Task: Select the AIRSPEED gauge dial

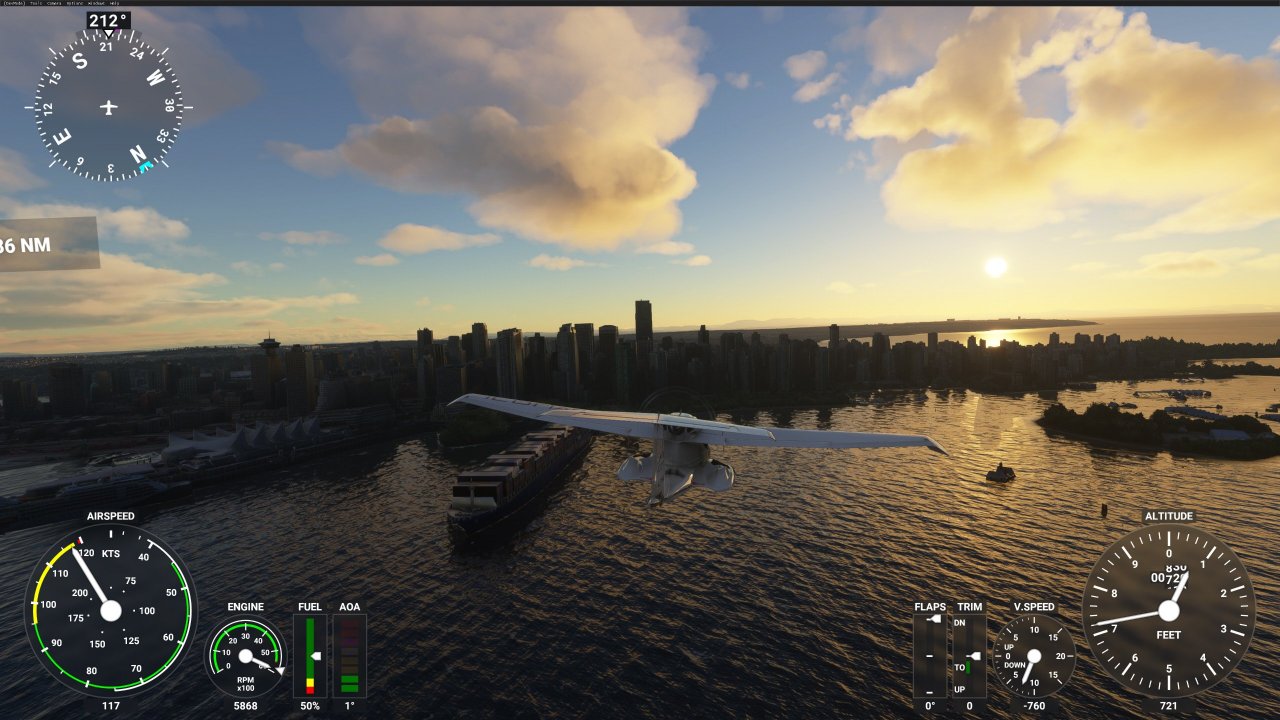Action: pos(112,612)
